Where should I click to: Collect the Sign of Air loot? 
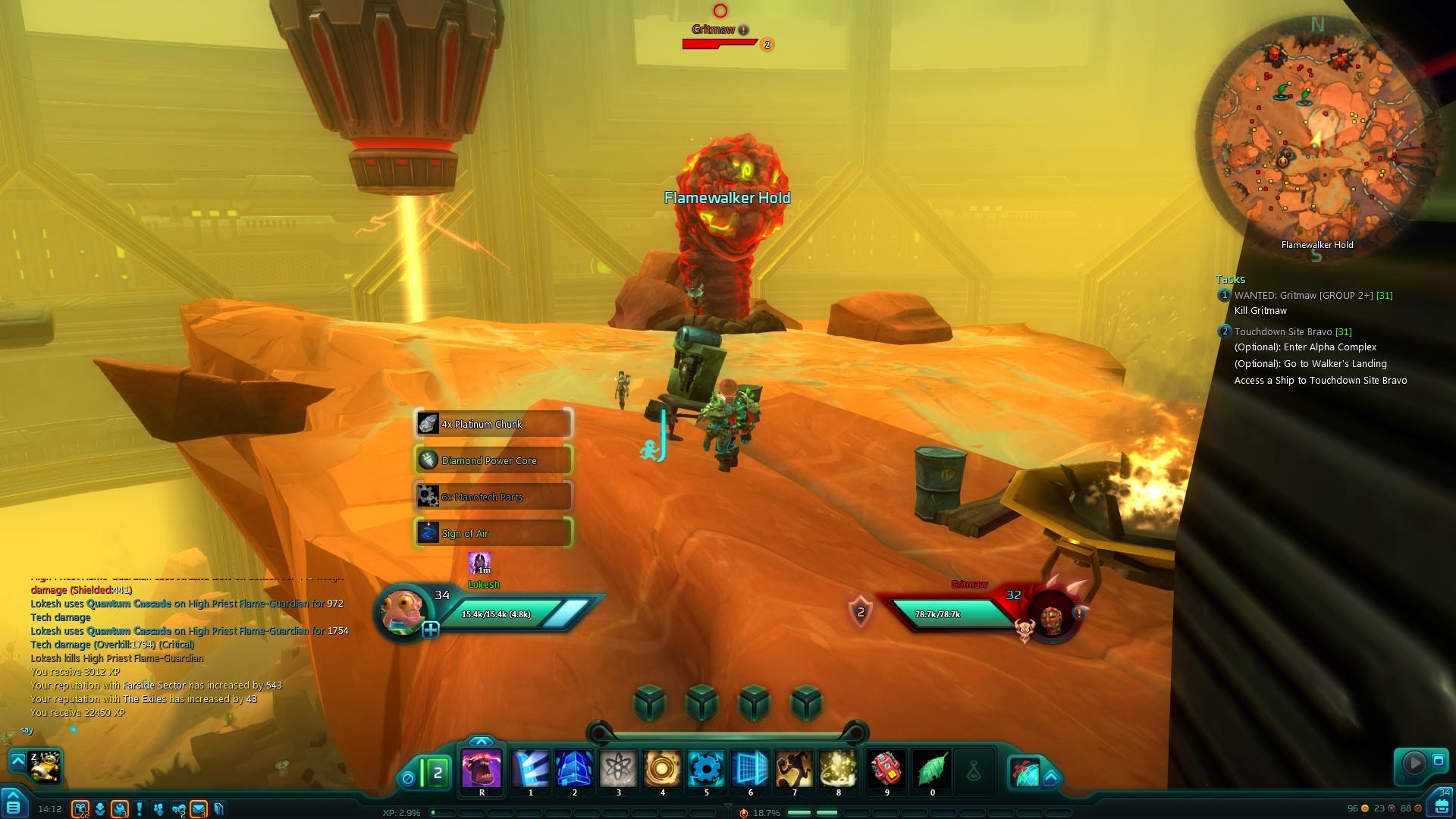tap(493, 533)
